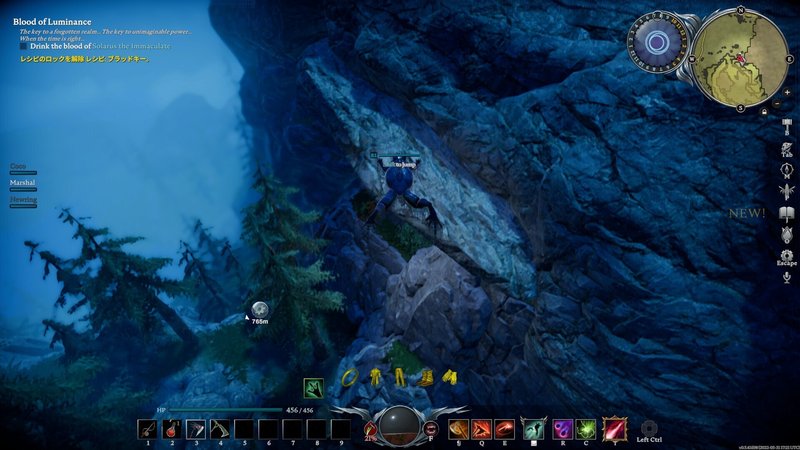Zoom in the minimap with plus button
Viewport: 800px width, 450px height.
coord(787,91)
